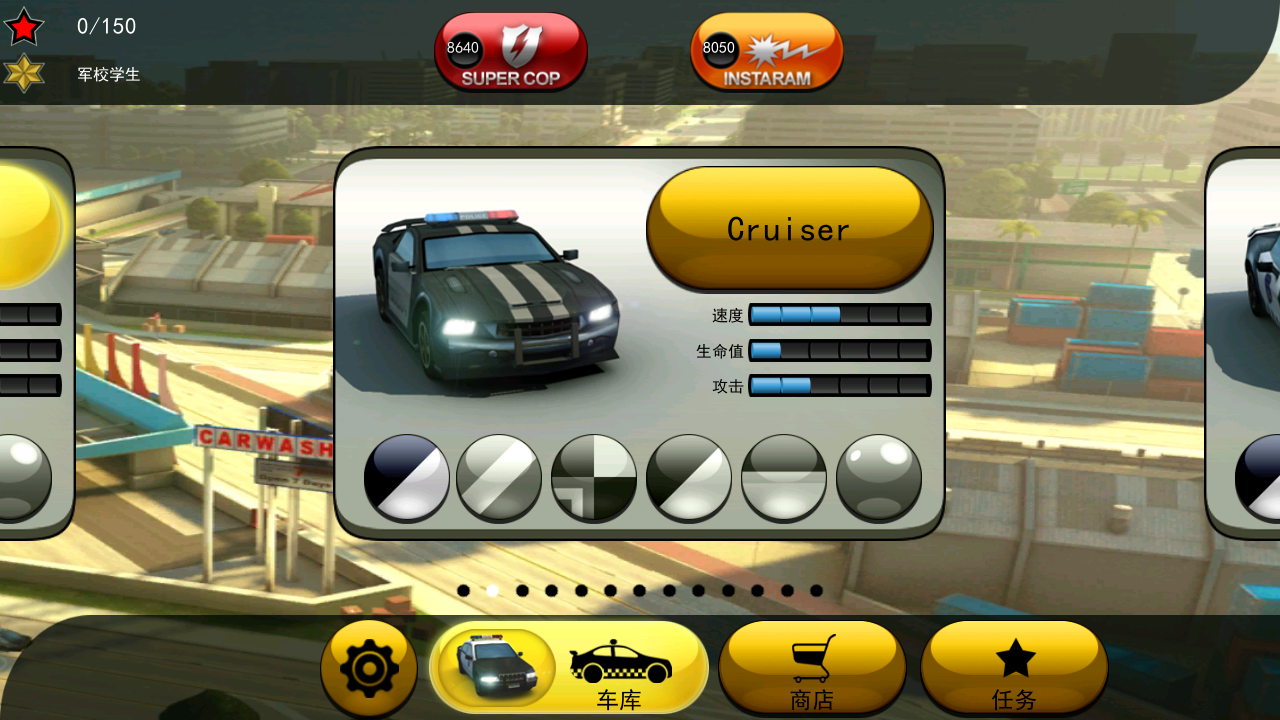Jump to the last car page dot
Screen dimensions: 1280x720
click(816, 591)
